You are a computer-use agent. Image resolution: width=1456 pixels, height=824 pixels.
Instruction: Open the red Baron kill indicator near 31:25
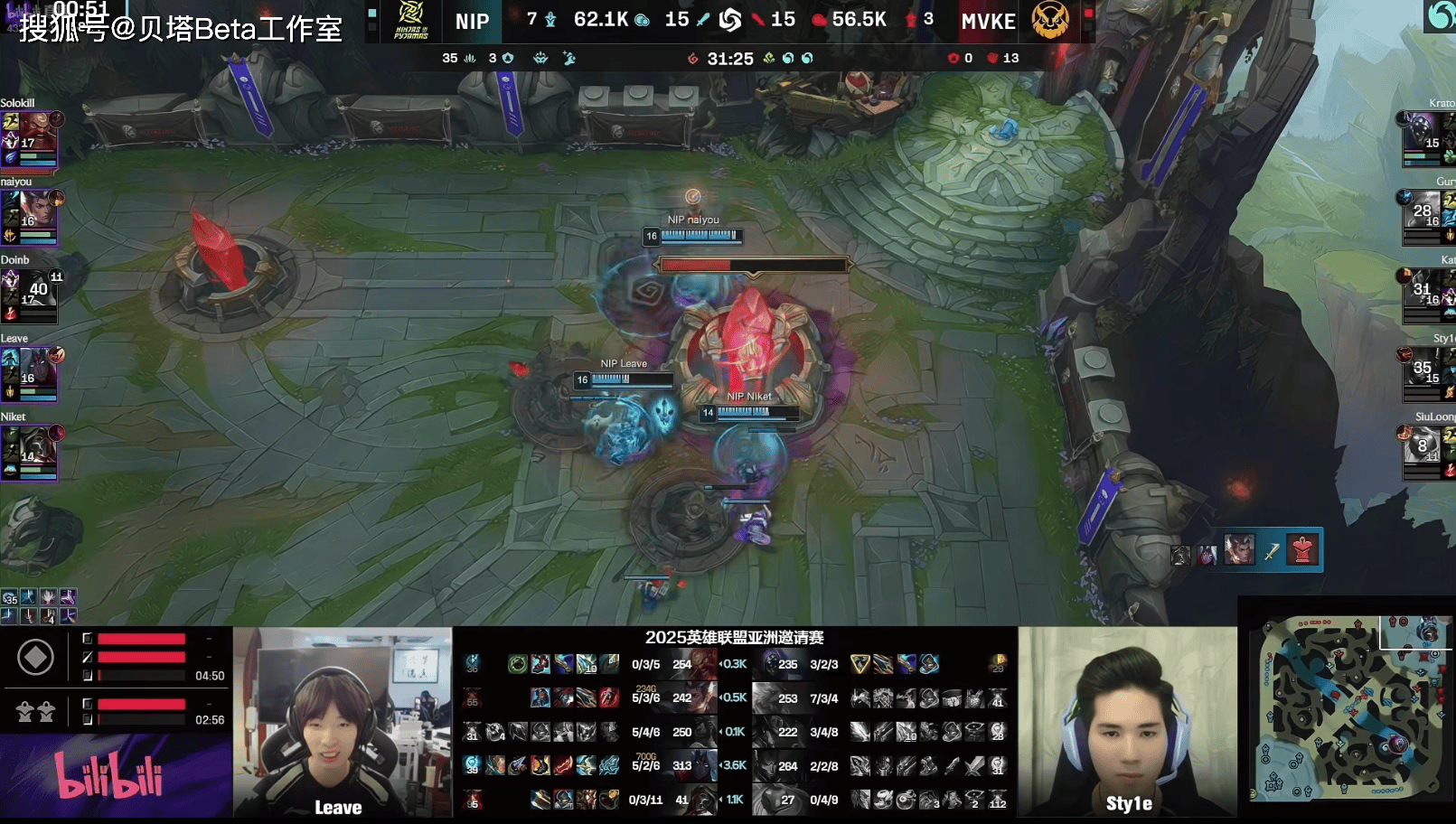click(693, 57)
